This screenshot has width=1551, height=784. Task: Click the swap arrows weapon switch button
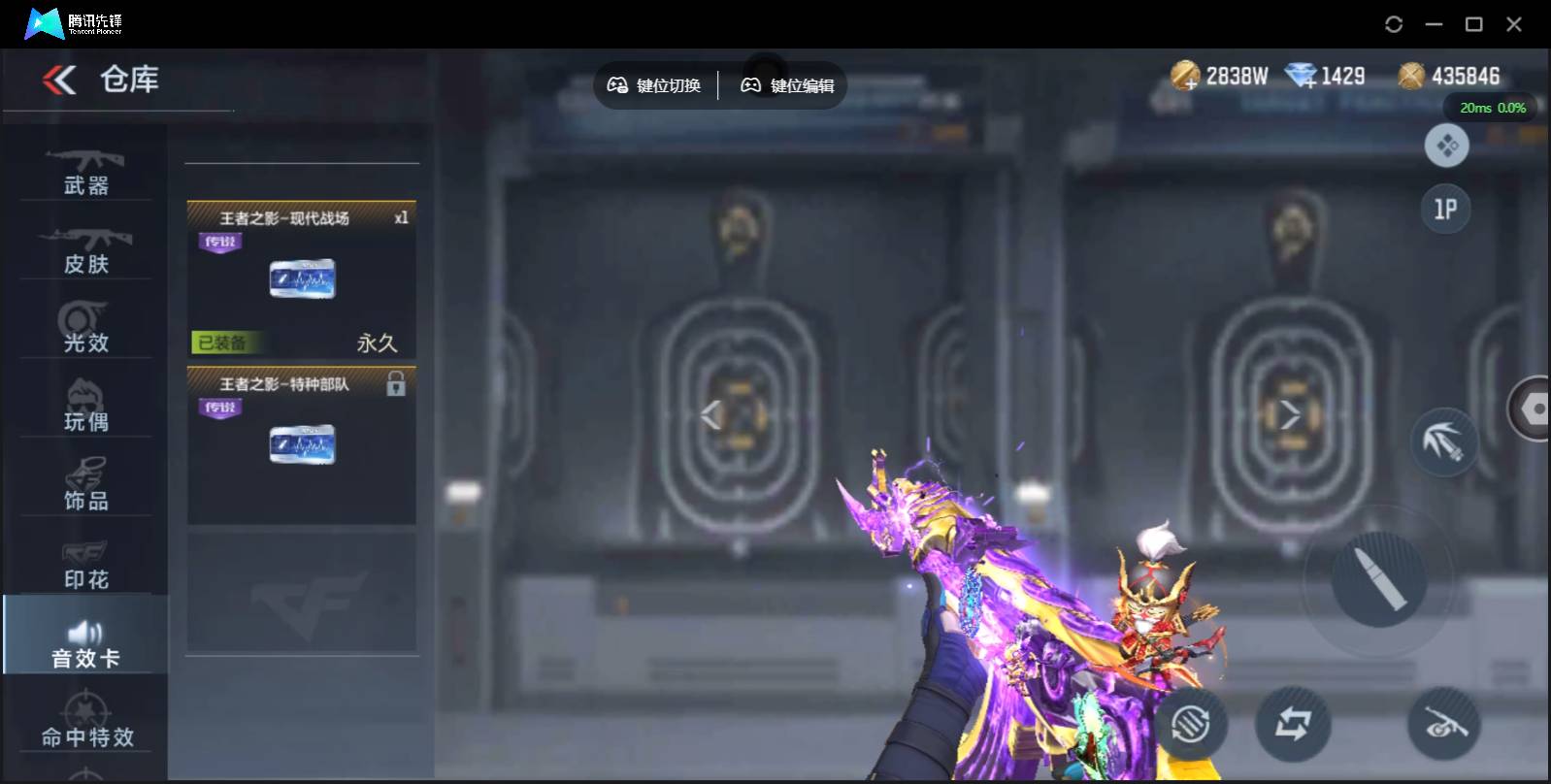click(1292, 723)
